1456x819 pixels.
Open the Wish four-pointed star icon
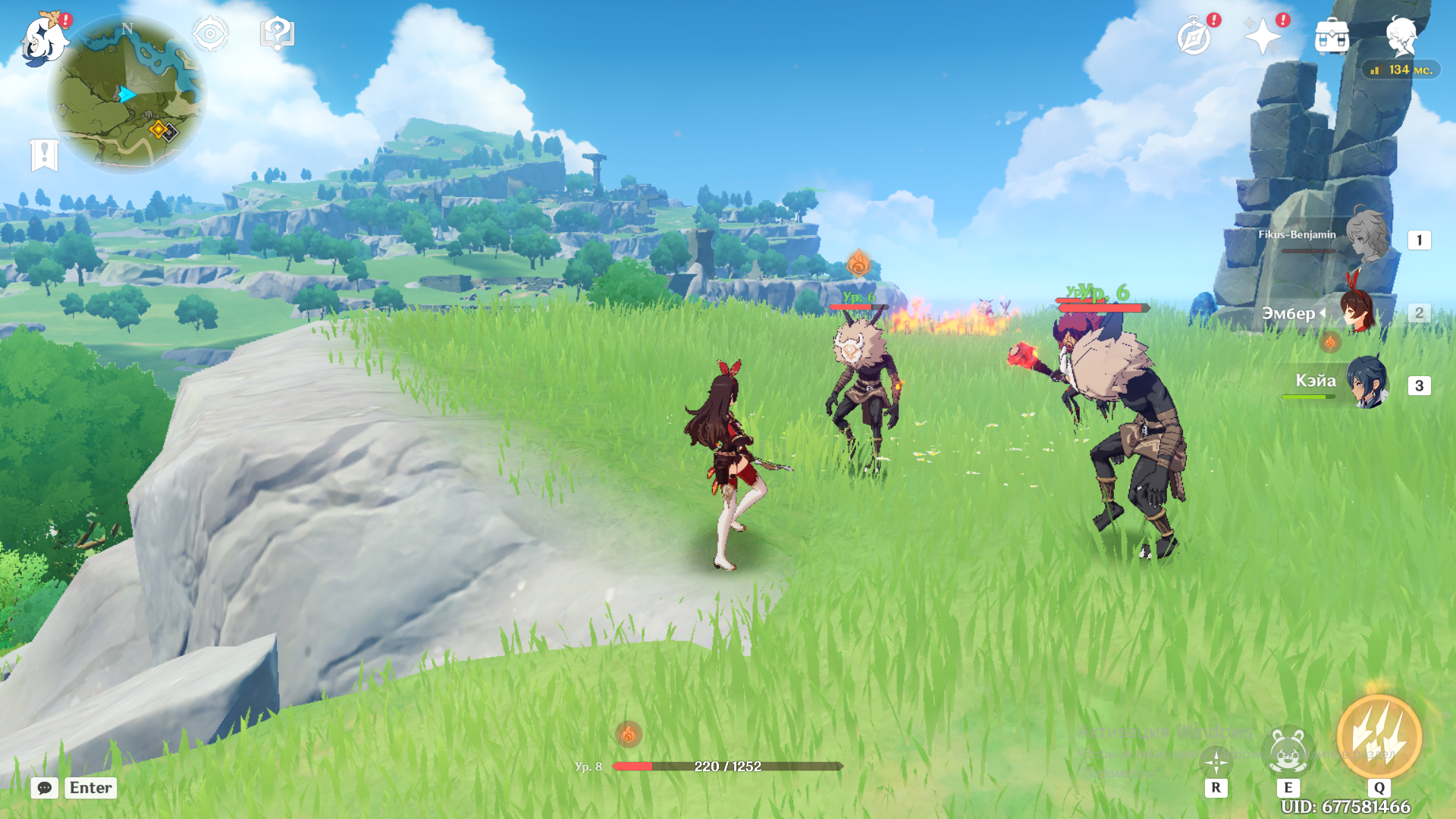[x=1263, y=36]
